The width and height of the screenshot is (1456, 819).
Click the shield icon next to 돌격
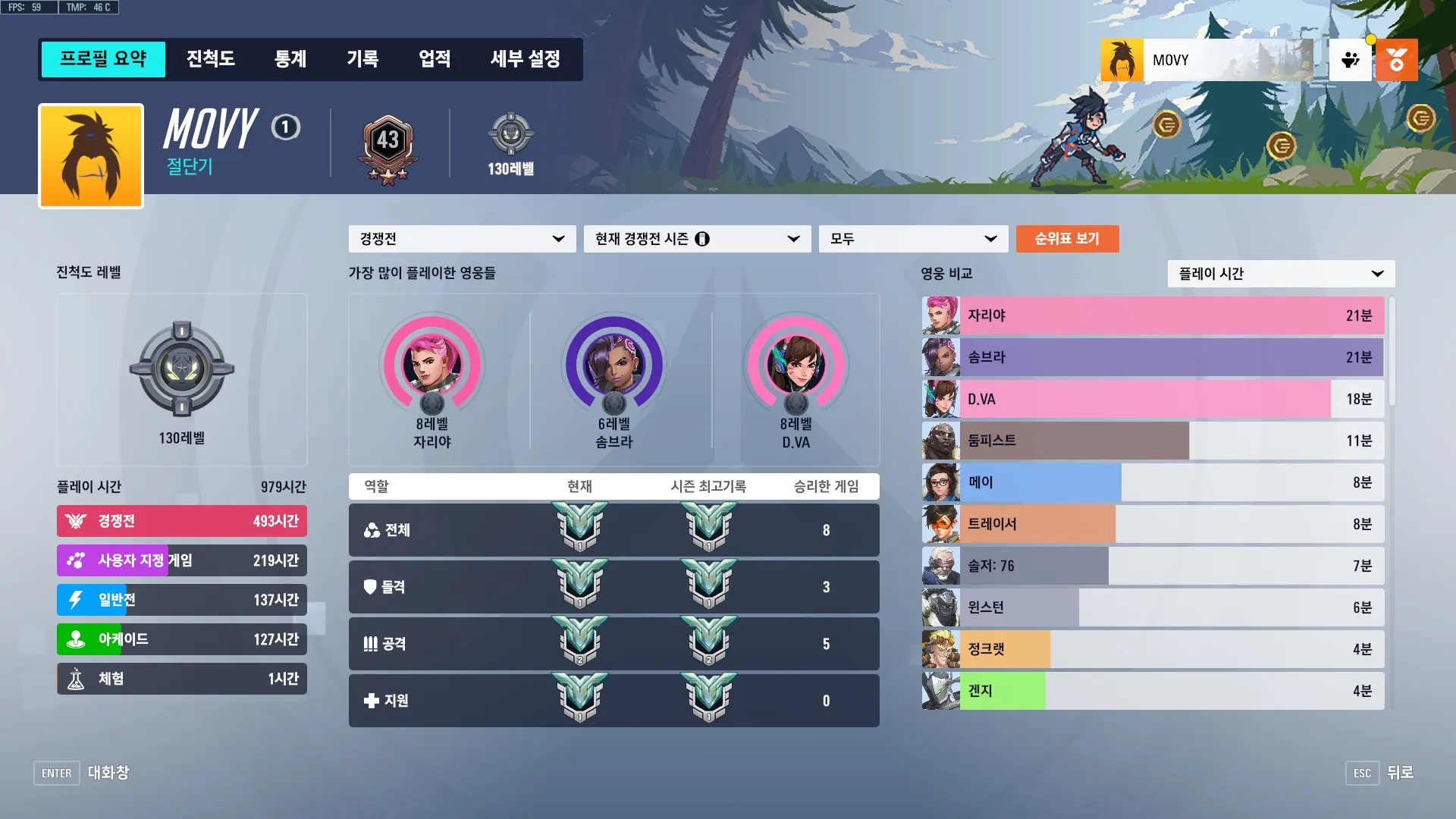tap(371, 587)
